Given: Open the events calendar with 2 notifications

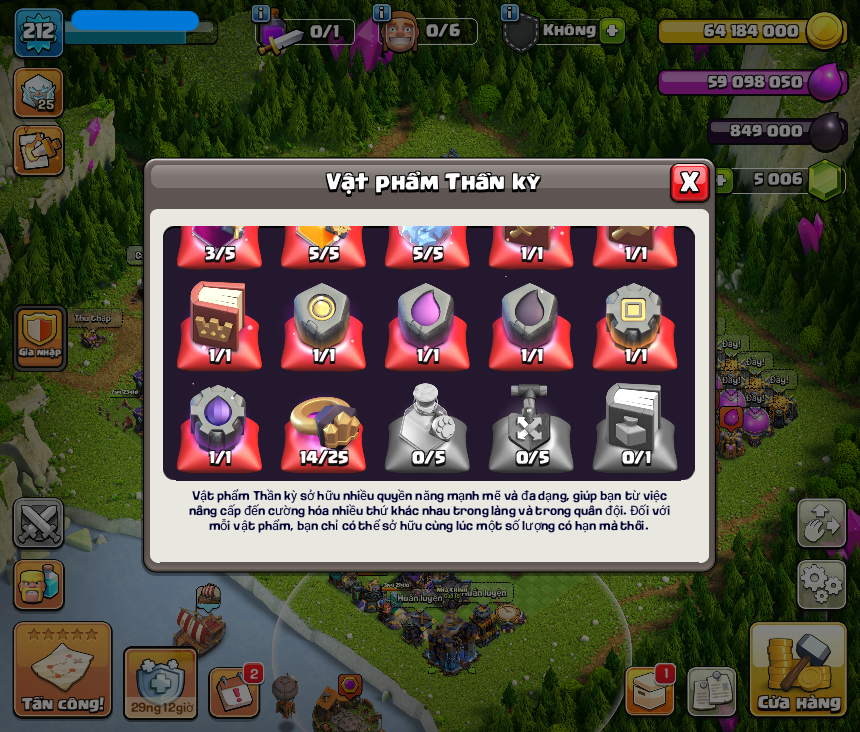Looking at the screenshot, I should [234, 691].
